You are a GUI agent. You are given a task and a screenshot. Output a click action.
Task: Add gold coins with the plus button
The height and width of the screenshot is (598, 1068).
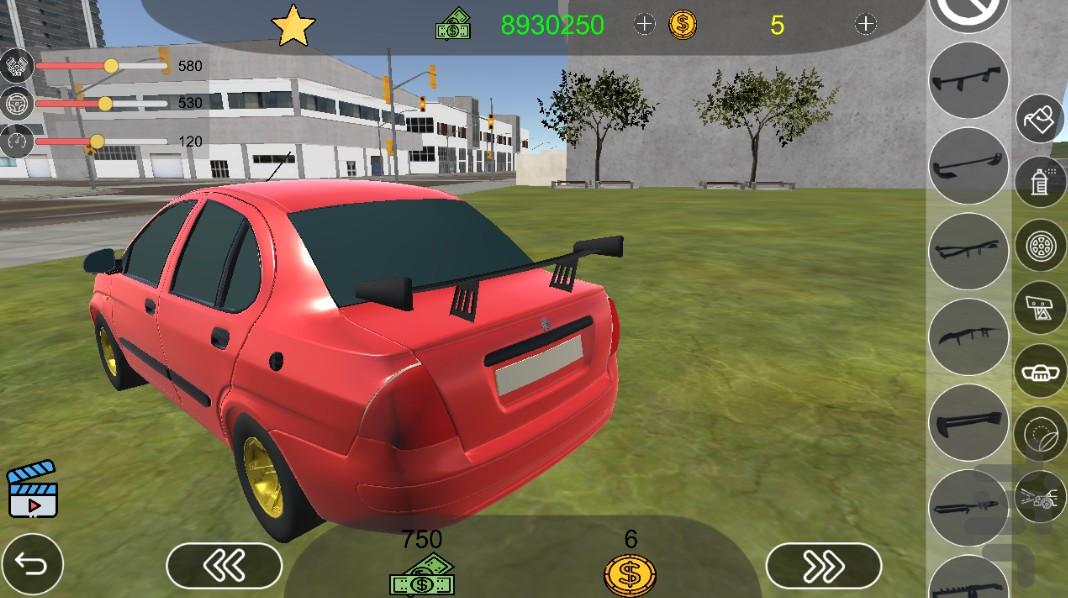coord(866,24)
